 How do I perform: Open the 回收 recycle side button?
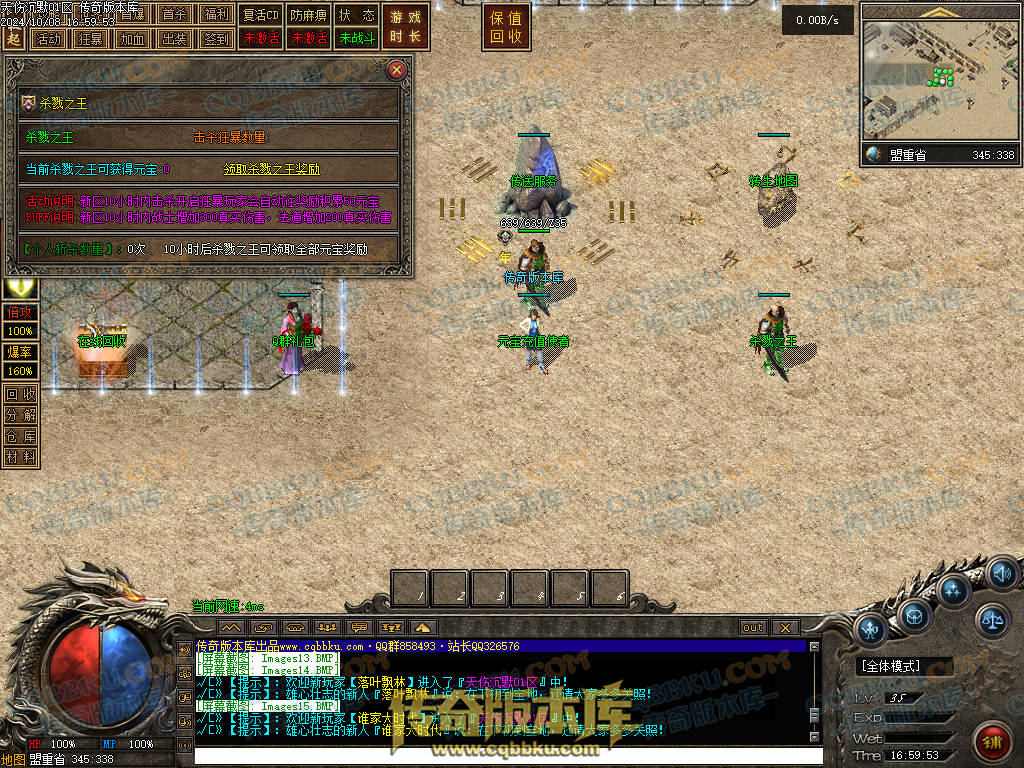pos(20,394)
